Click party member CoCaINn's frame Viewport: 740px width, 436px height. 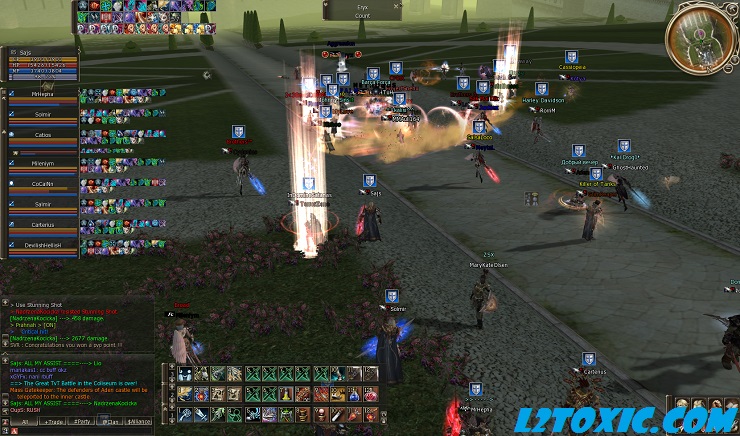pyautogui.click(x=42, y=184)
